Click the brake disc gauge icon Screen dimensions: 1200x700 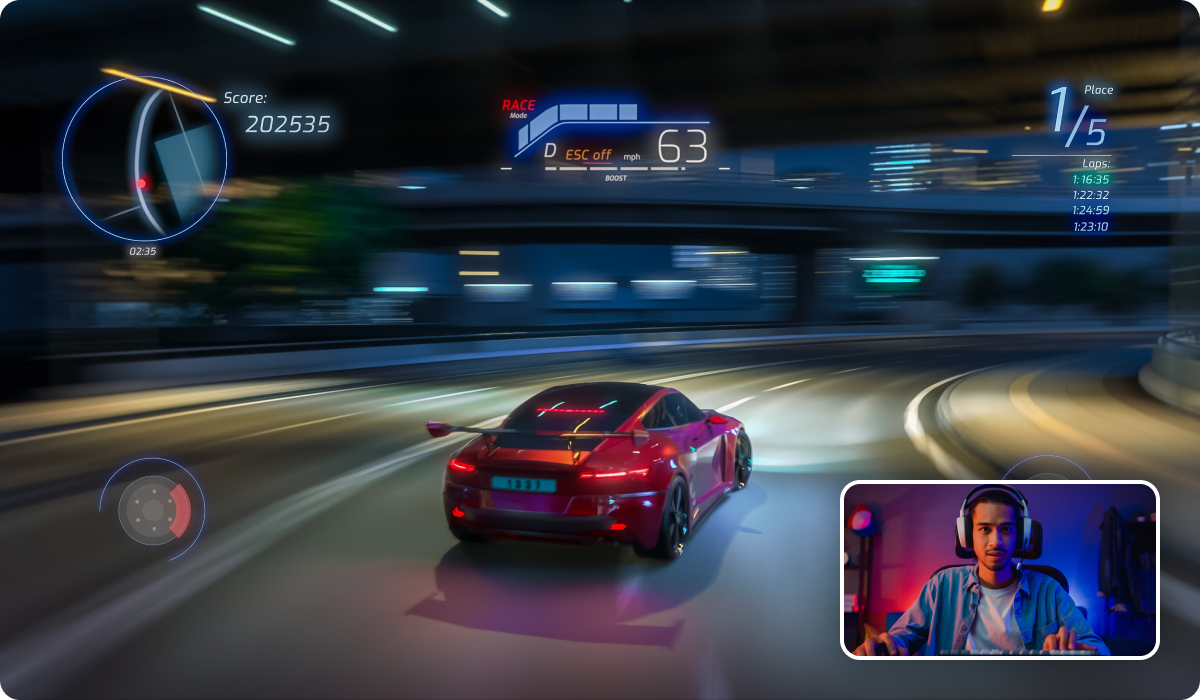point(154,510)
